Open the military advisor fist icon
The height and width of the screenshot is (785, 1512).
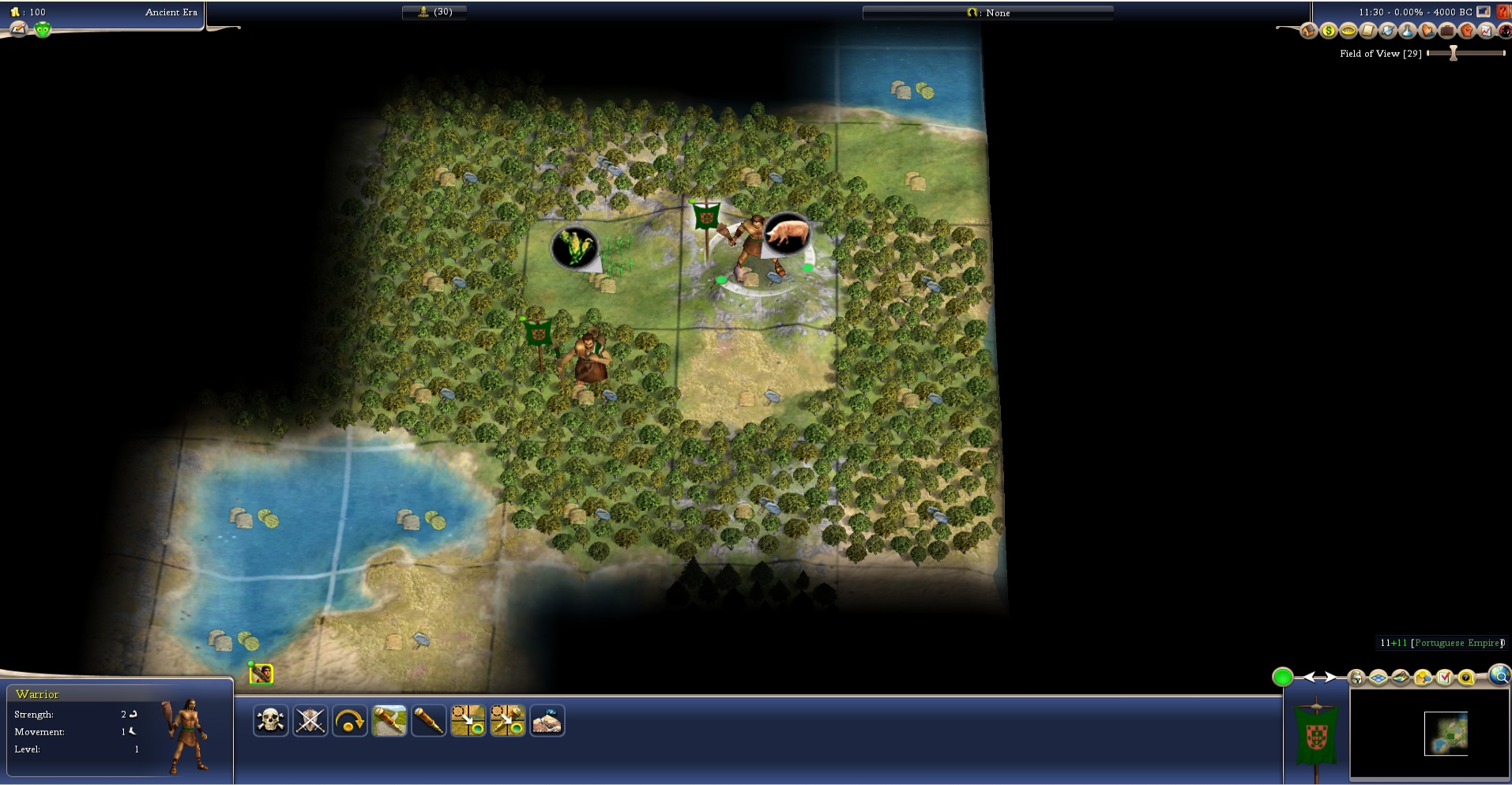click(x=1467, y=31)
